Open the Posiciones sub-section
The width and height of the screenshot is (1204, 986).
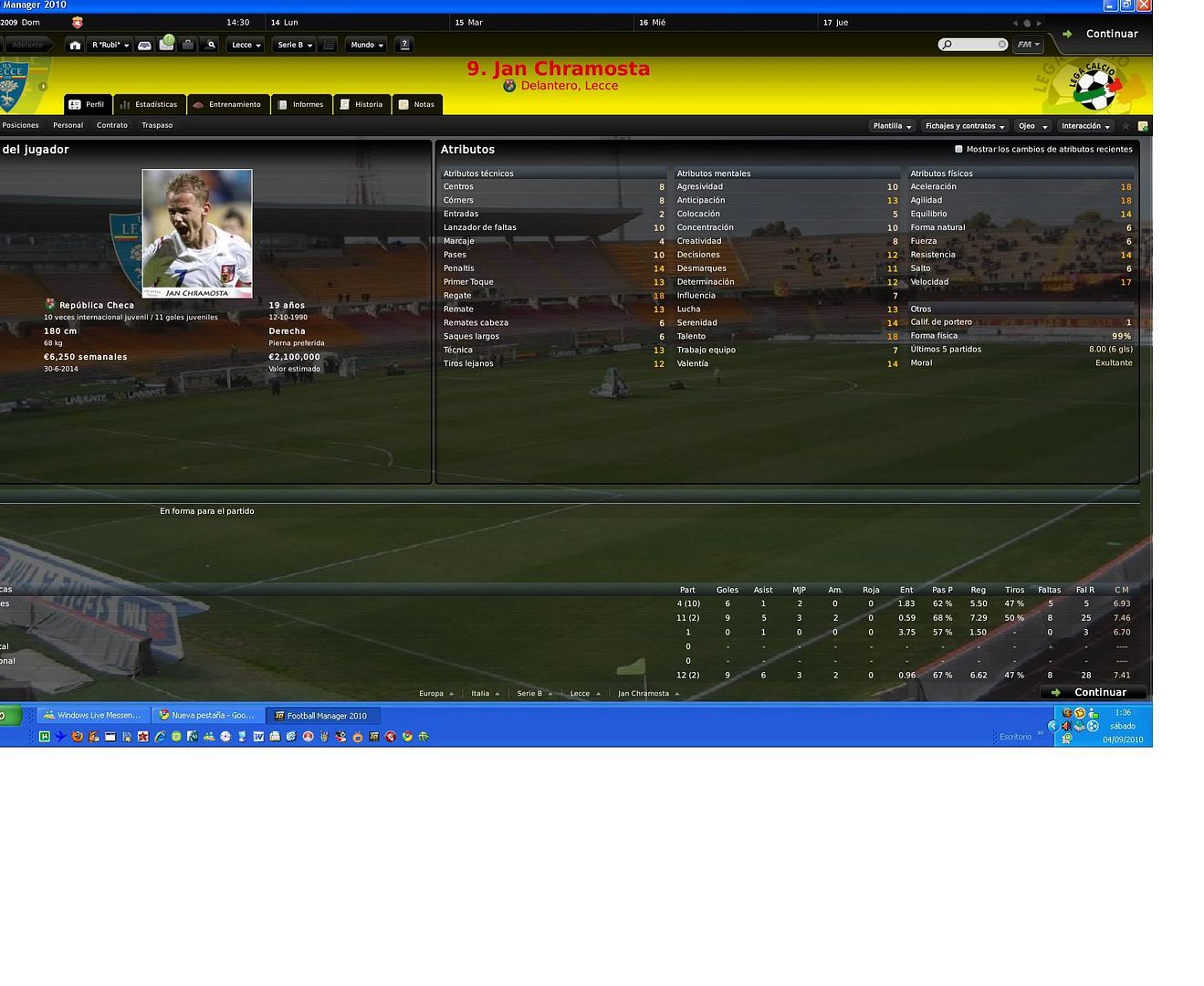(x=21, y=126)
